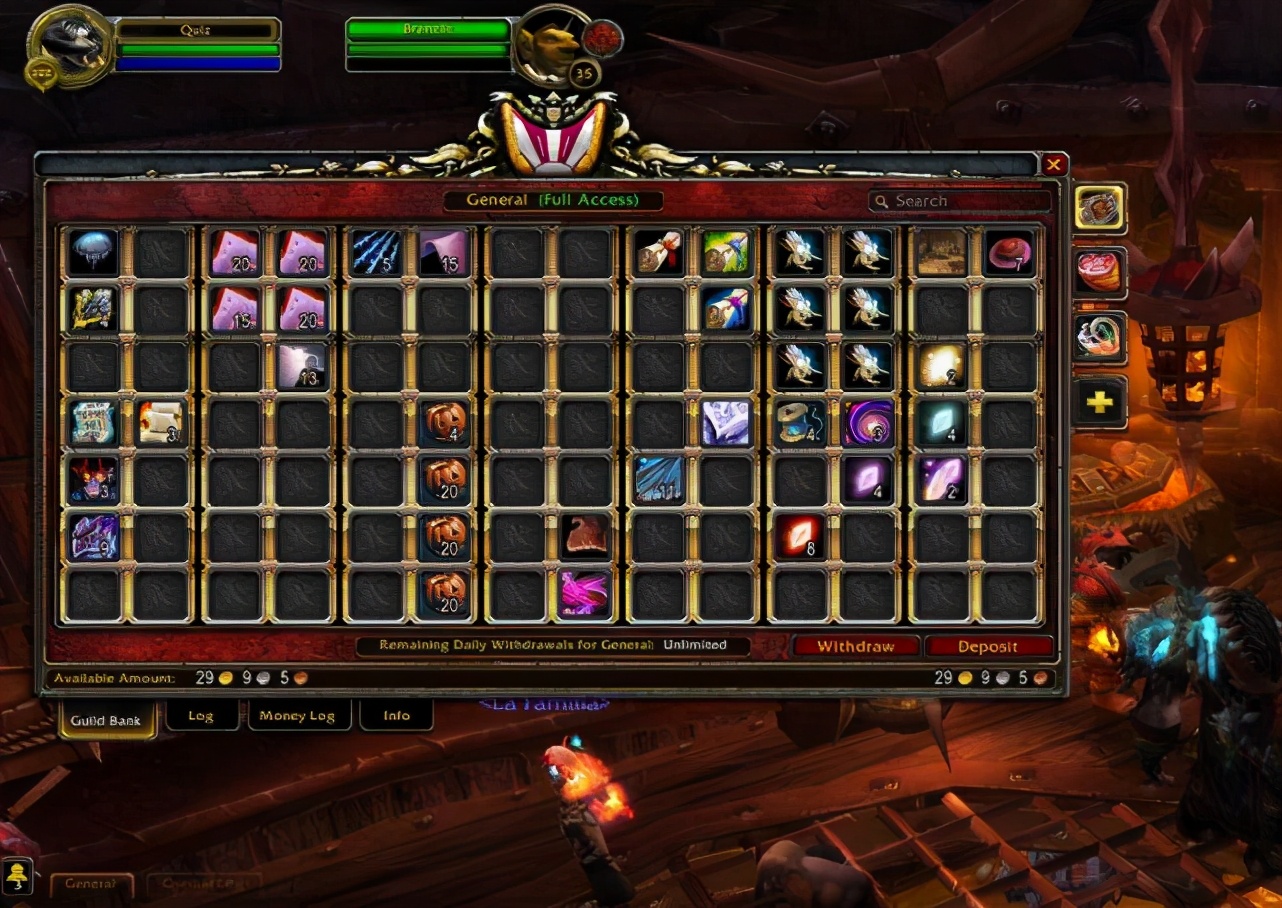Show the Info tab
This screenshot has width=1282, height=908.
tap(396, 716)
